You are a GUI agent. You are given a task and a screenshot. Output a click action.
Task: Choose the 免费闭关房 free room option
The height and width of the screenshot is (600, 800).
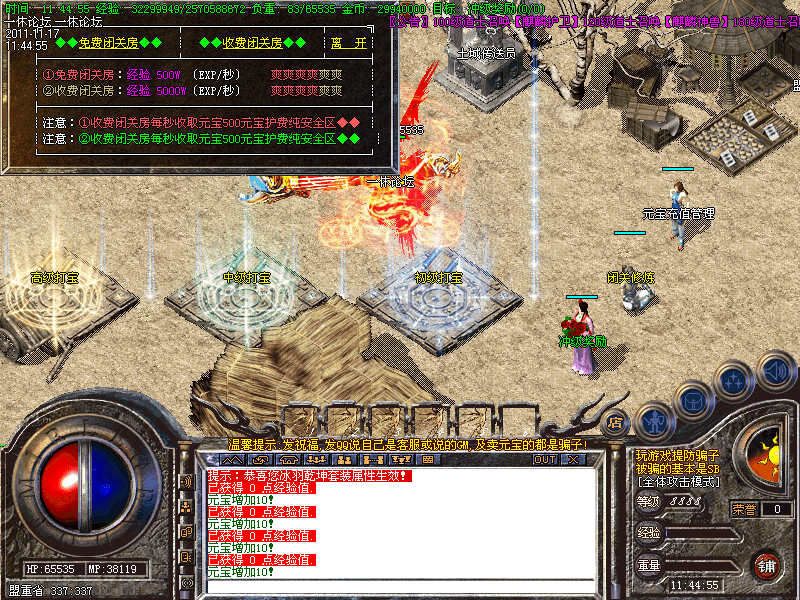(x=108, y=43)
